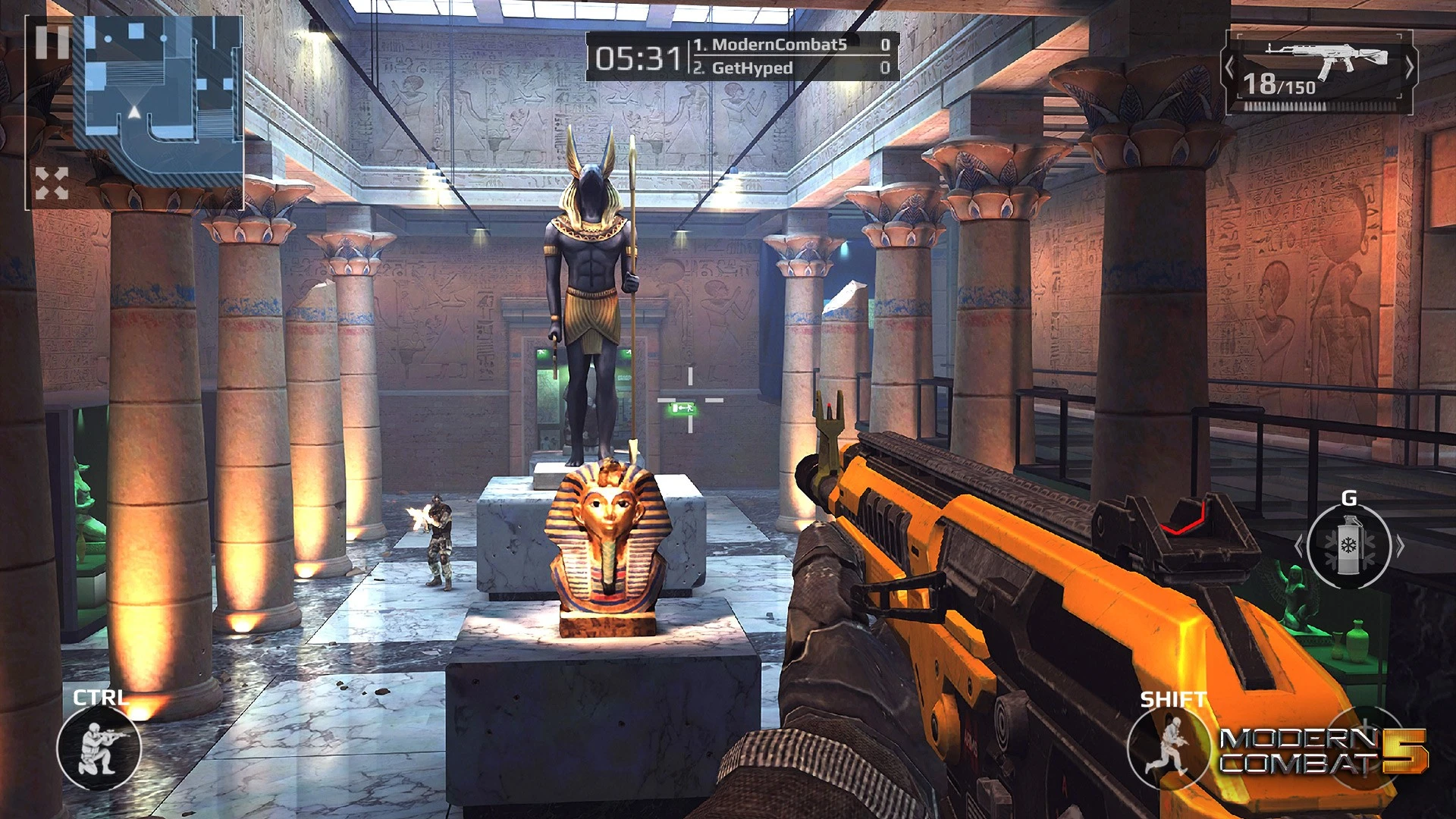
Task: Select the assault rifle weapon panel
Action: coord(1319,71)
